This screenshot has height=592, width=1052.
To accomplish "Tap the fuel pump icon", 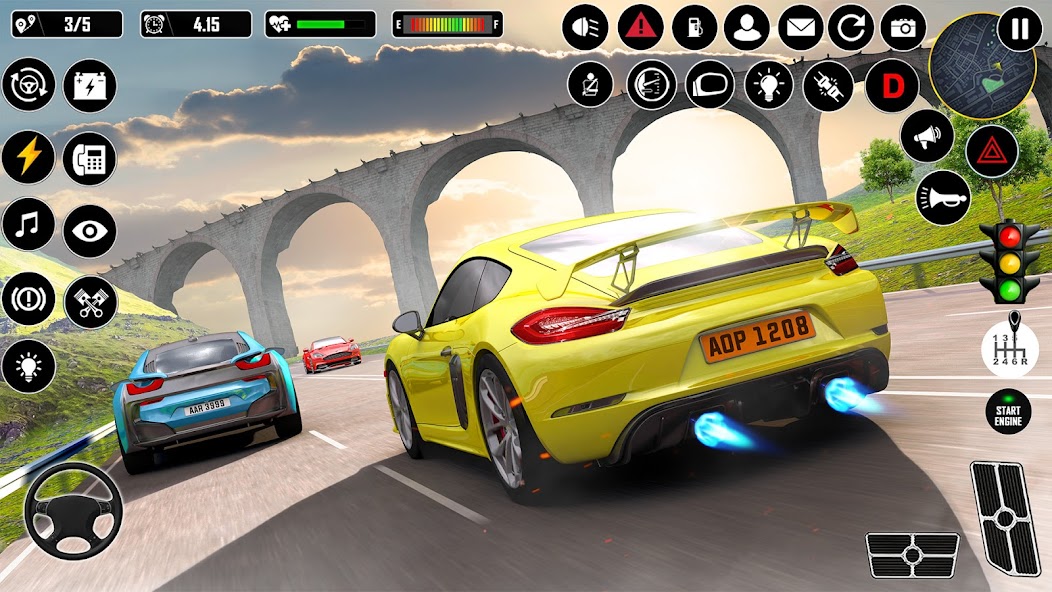I will coord(694,28).
